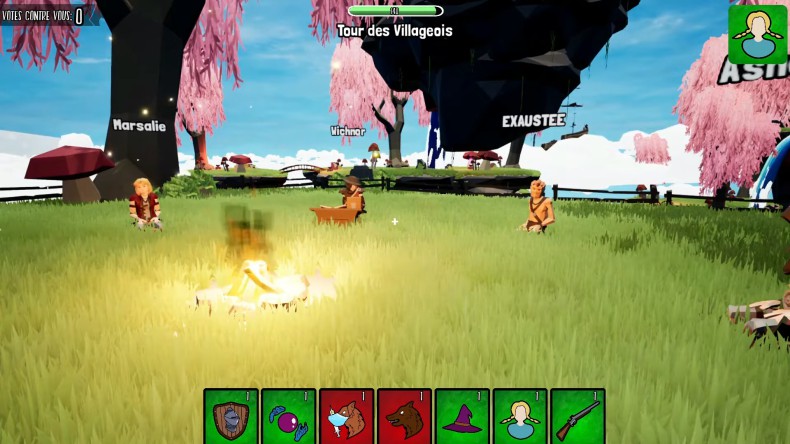Choose the crystal ball seer card
790x444 pixels.
pyautogui.click(x=289, y=416)
